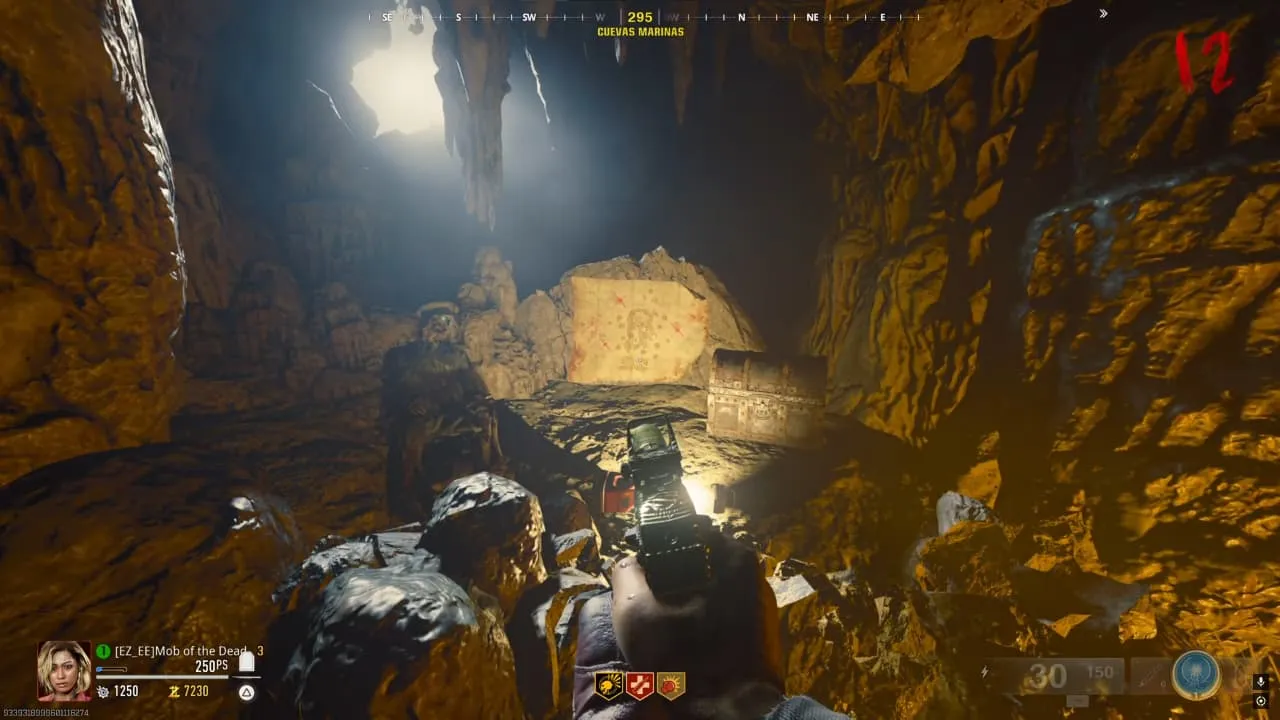This screenshot has height=720, width=1280.
Task: Click the player character portrait
Action: [x=64, y=670]
